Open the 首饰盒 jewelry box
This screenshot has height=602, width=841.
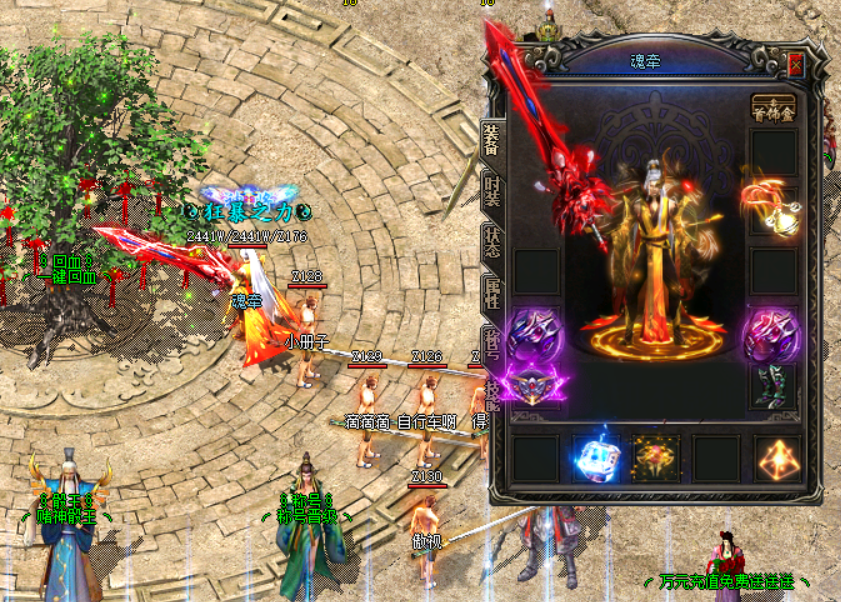click(x=773, y=108)
